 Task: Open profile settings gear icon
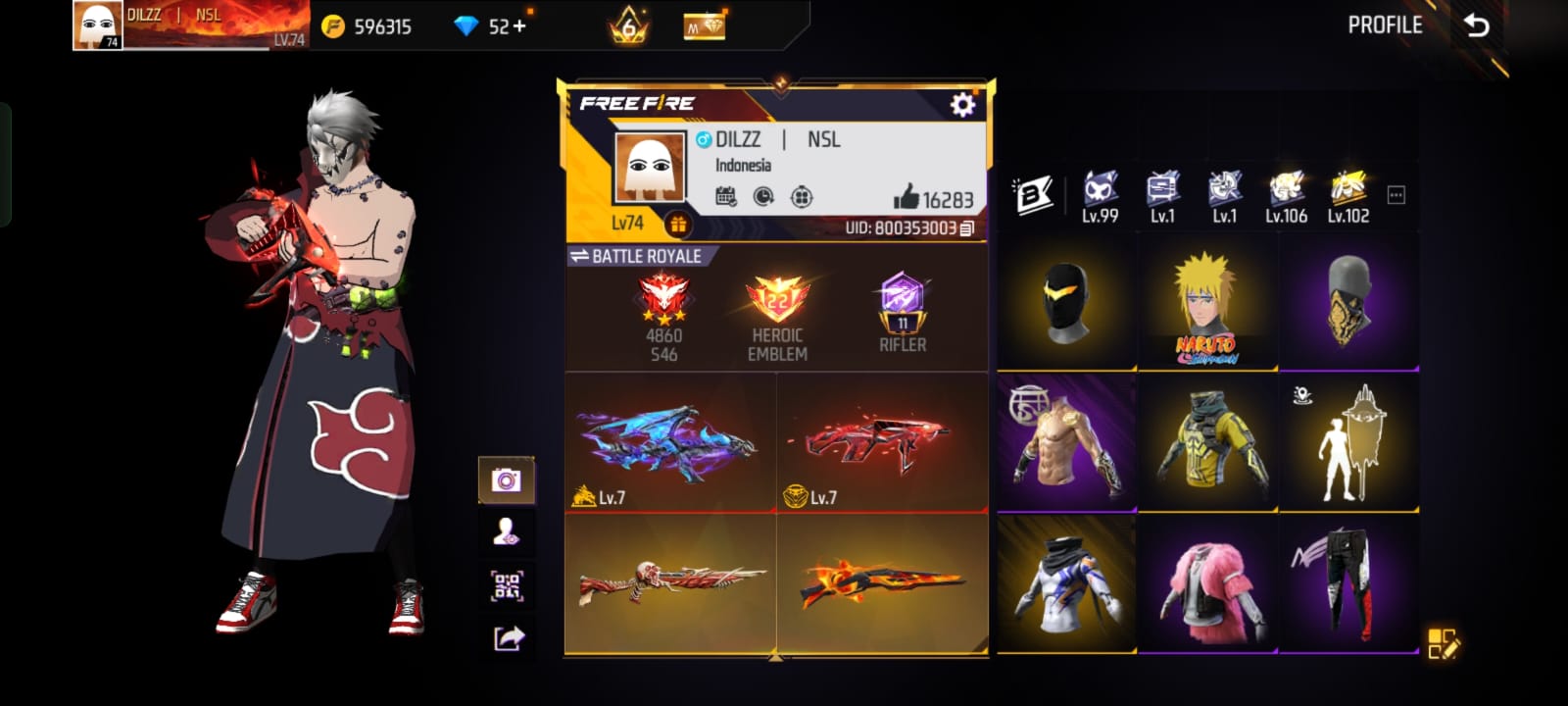962,104
